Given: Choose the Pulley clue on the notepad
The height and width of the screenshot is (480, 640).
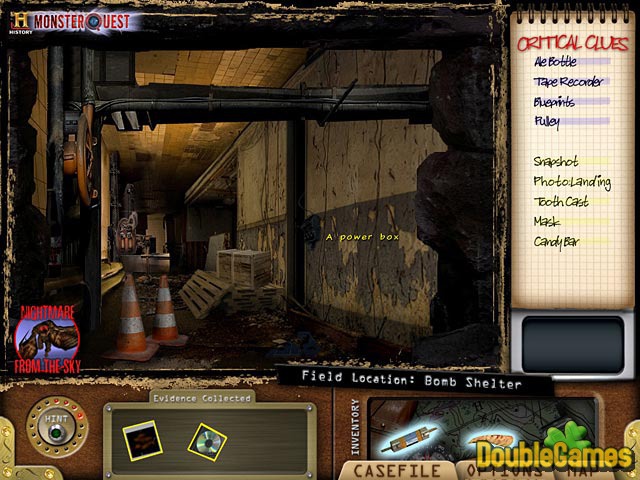Looking at the screenshot, I should tap(548, 122).
